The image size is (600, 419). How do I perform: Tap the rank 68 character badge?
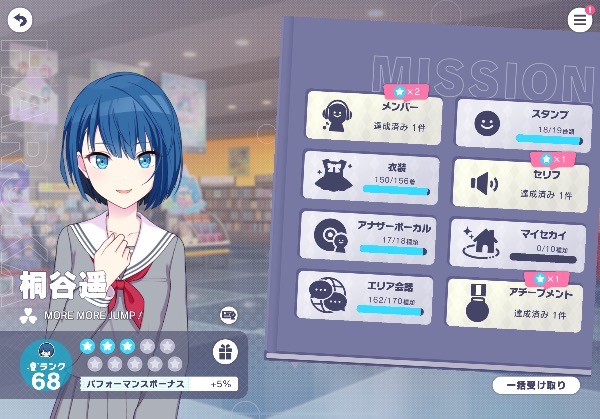(46, 367)
